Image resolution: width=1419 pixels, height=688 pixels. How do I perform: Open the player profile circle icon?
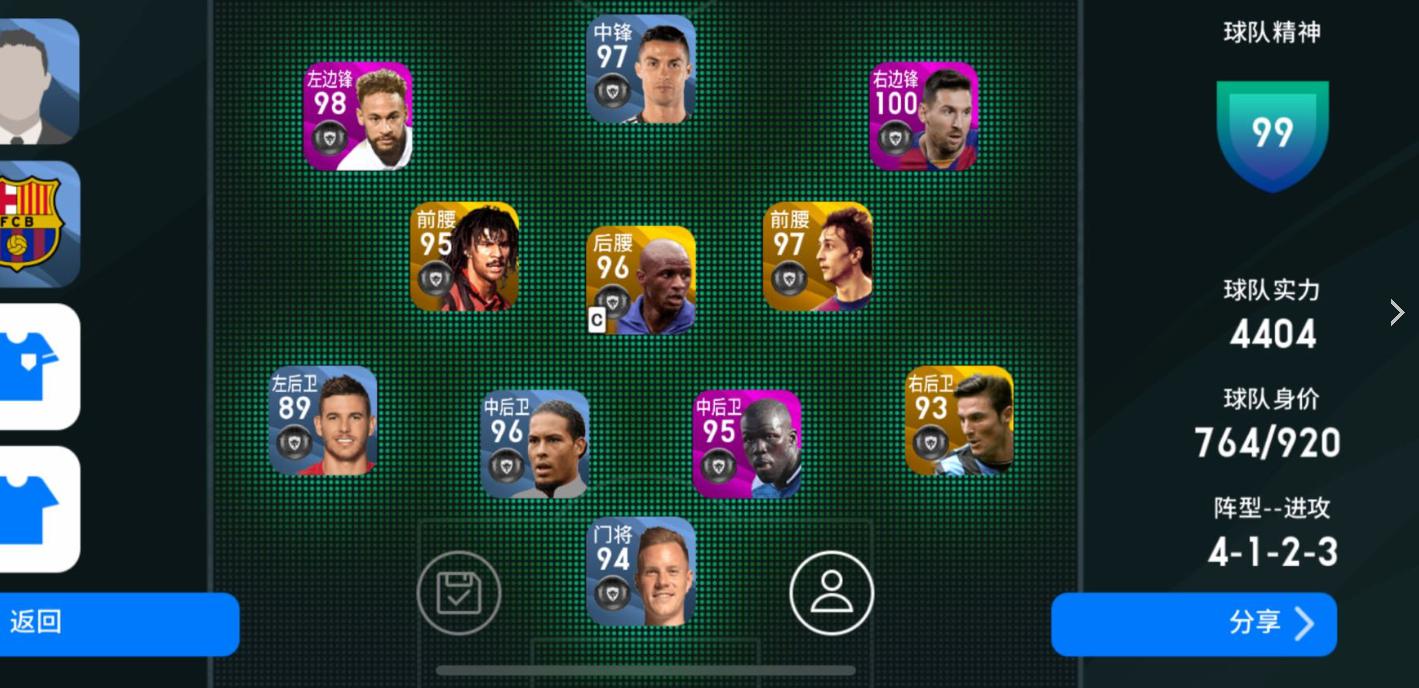point(831,593)
